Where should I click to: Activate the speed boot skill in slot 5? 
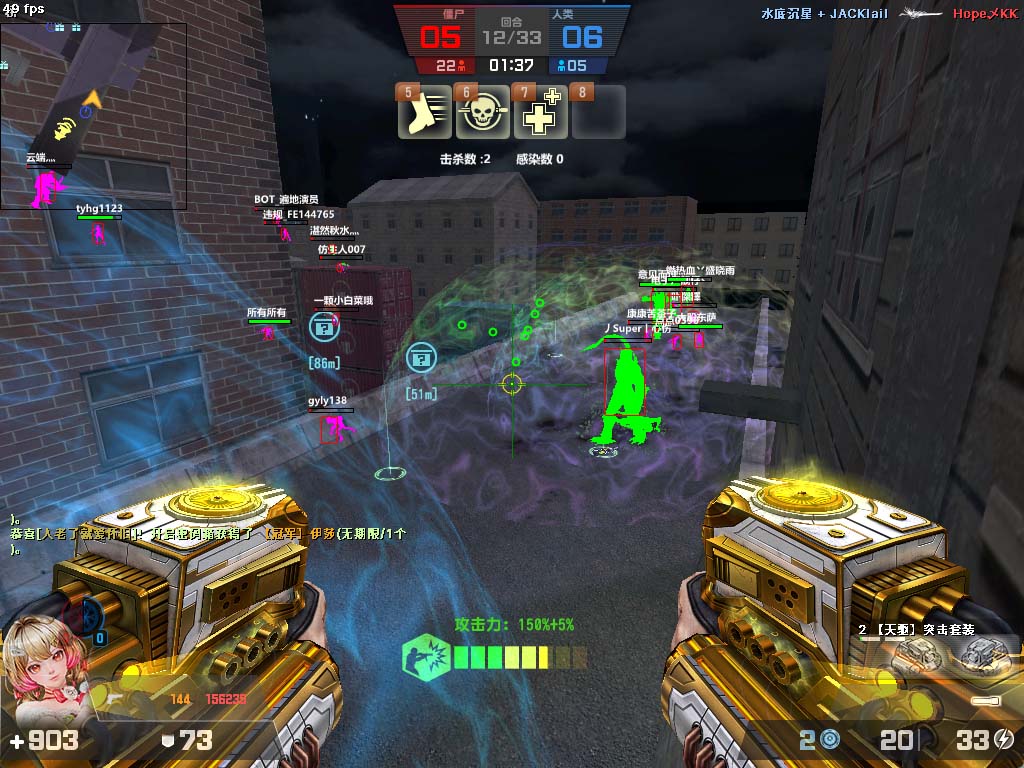click(x=425, y=116)
